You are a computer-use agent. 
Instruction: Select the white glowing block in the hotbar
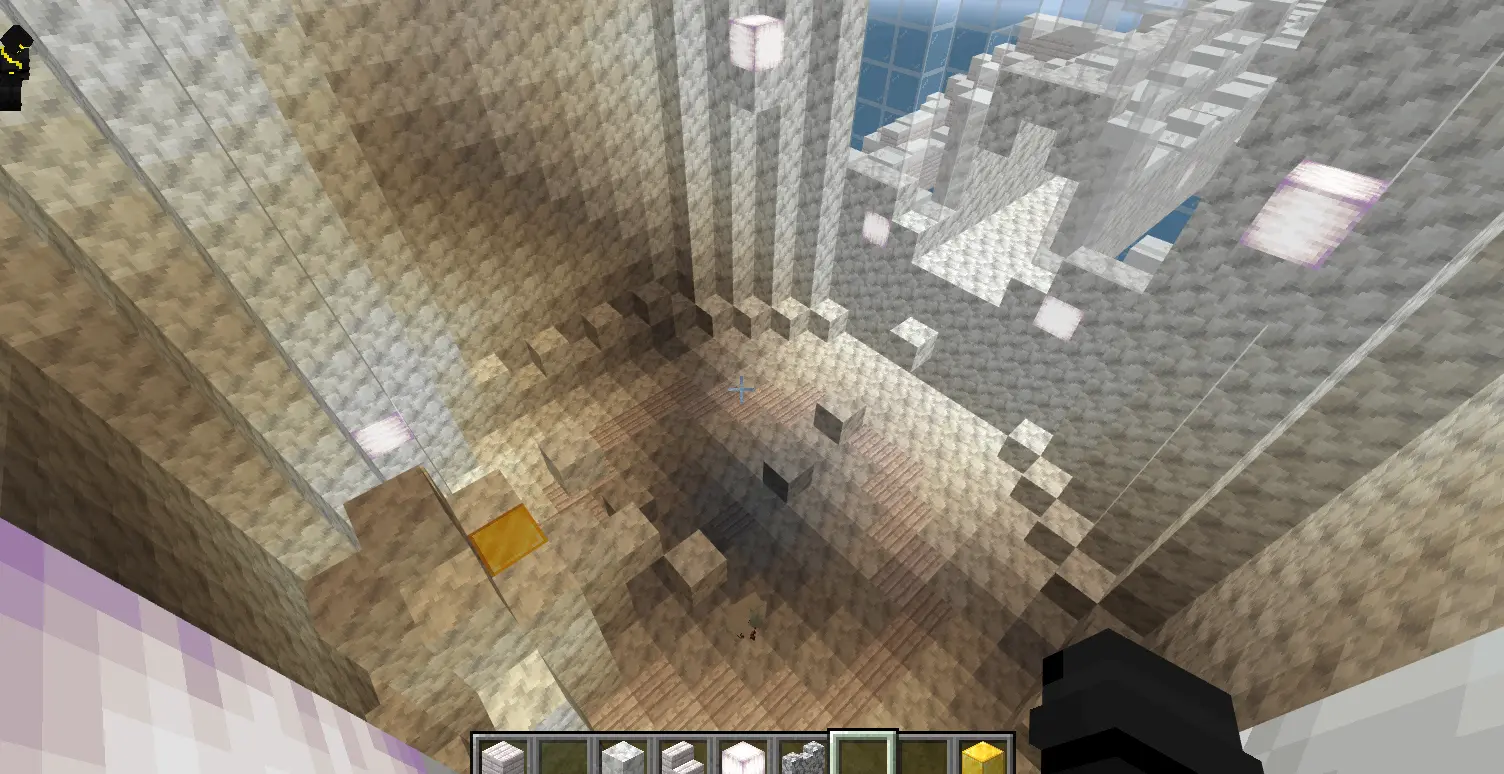coord(745,753)
